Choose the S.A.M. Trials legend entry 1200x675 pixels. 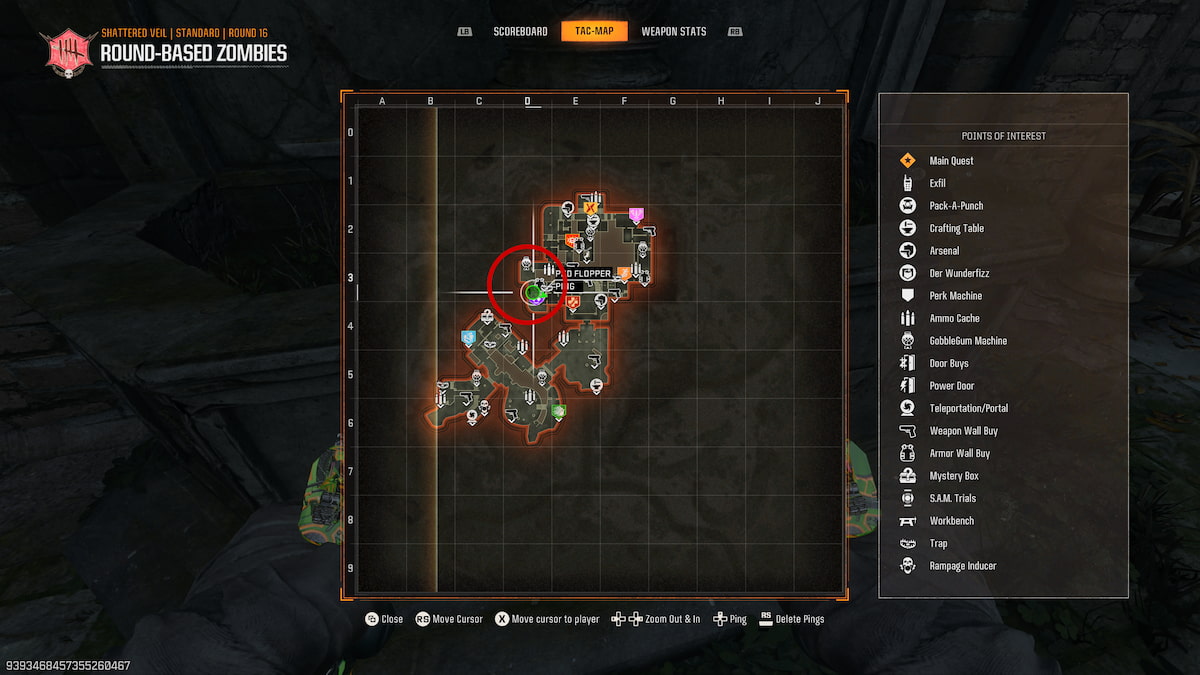[952, 498]
